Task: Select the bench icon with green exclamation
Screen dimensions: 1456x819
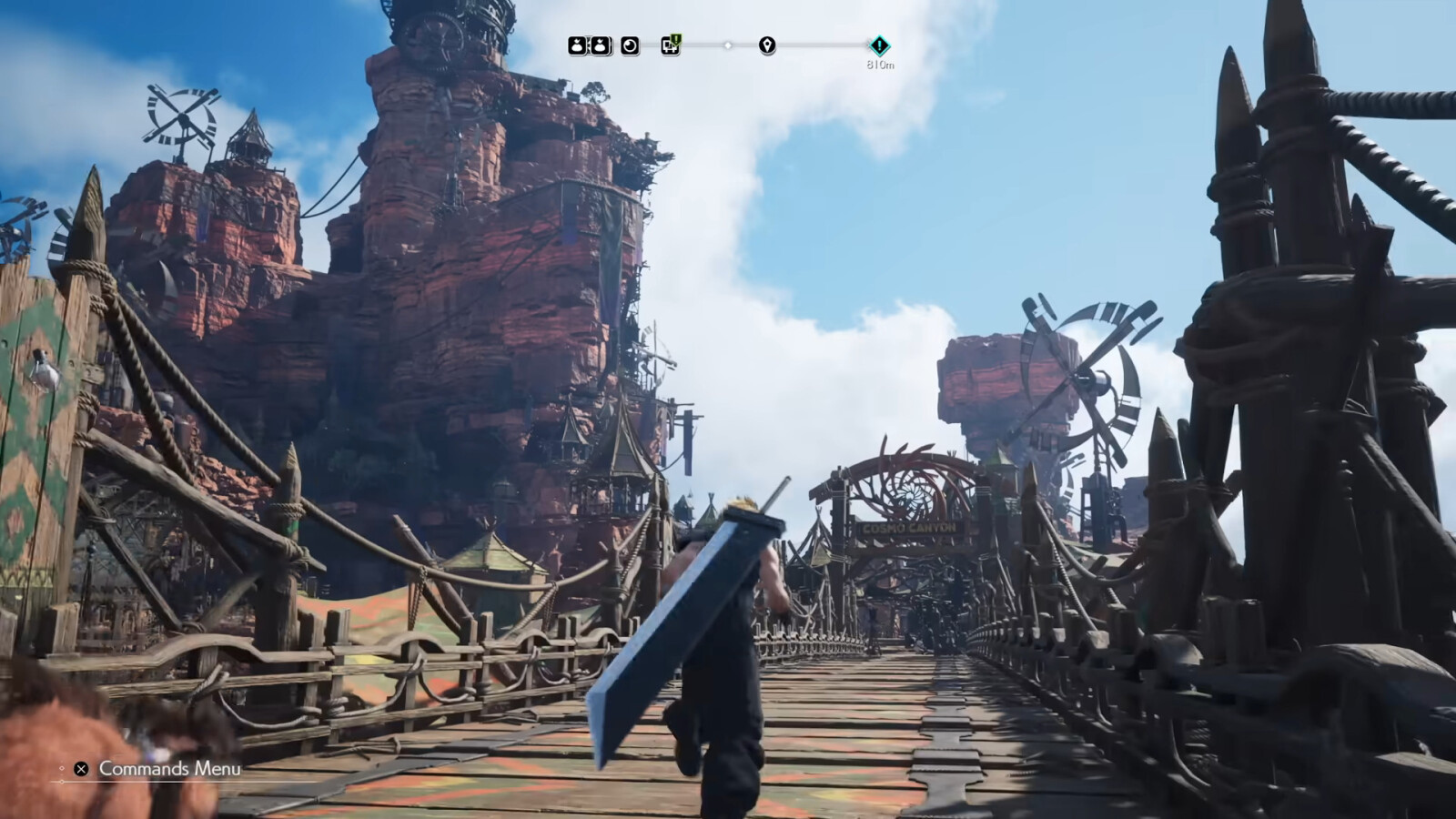Action: (671, 45)
